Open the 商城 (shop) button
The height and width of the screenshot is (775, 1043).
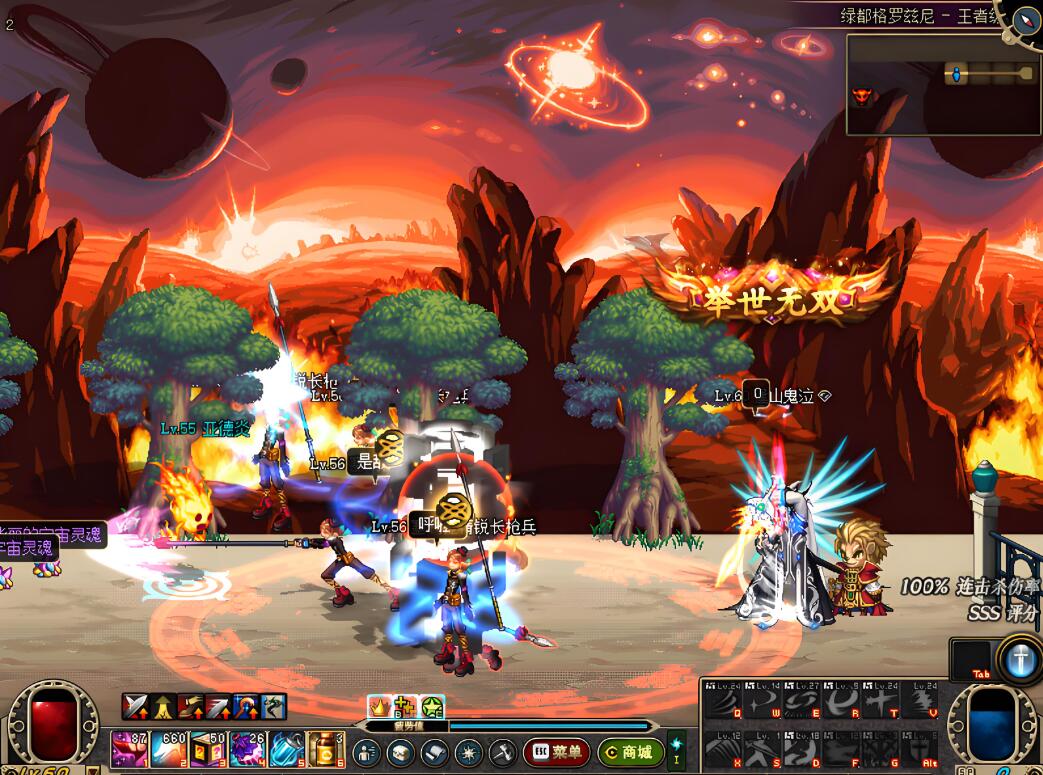pos(631,752)
